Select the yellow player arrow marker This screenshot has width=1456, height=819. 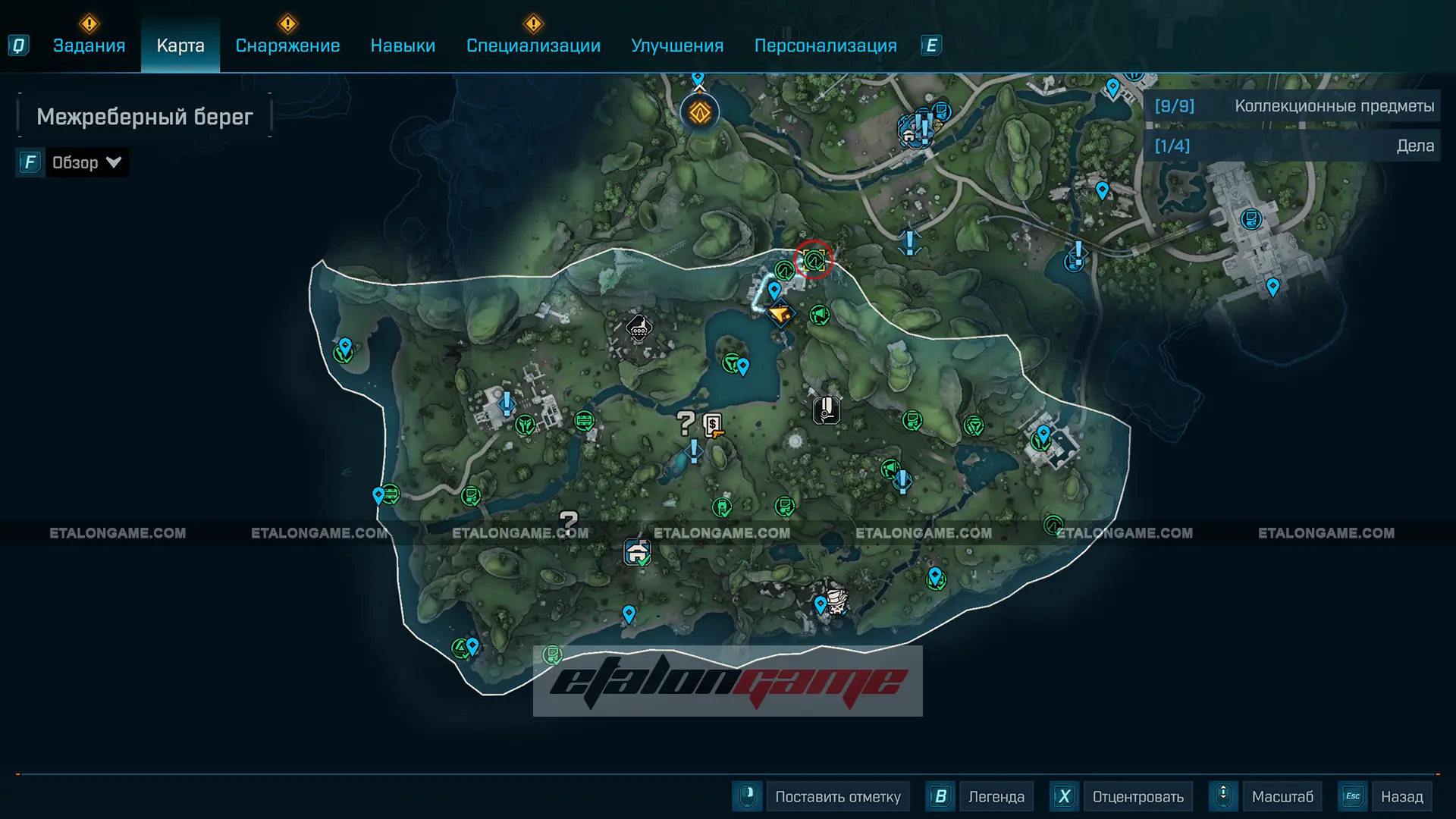click(x=780, y=312)
